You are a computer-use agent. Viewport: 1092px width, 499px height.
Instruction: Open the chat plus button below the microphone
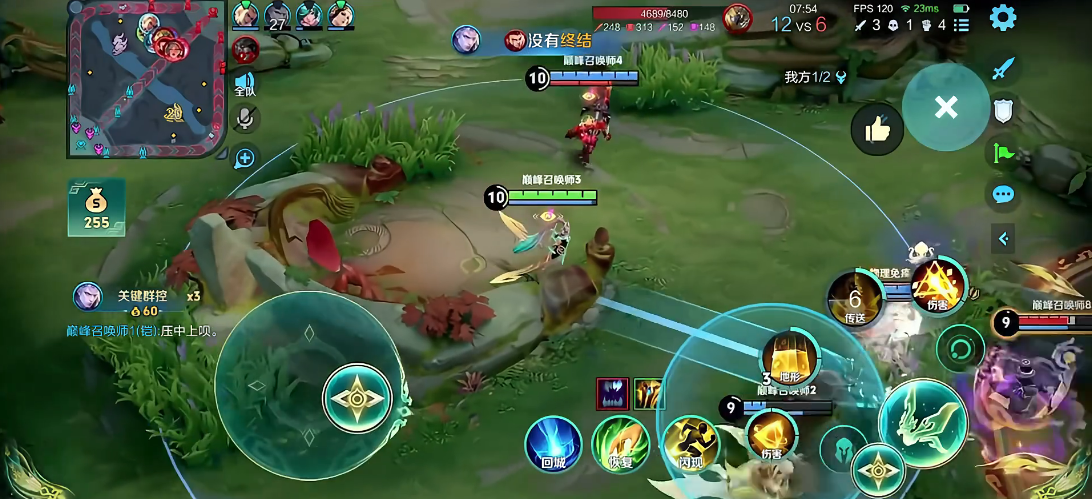pos(245,157)
